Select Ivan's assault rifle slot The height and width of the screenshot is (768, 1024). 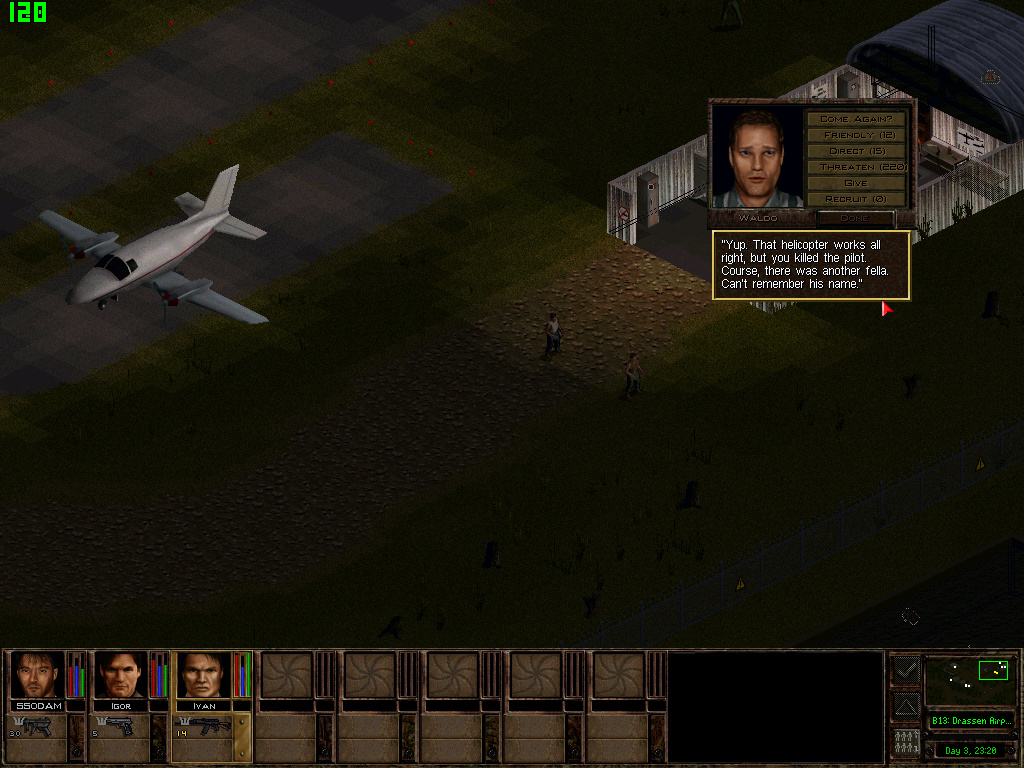[204, 727]
